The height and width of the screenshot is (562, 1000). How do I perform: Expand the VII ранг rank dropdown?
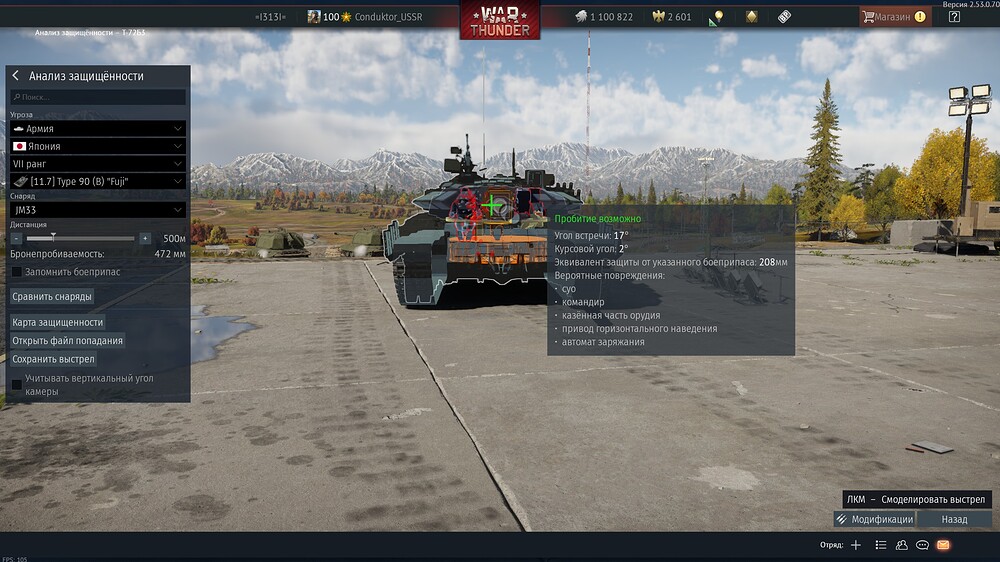click(98, 163)
